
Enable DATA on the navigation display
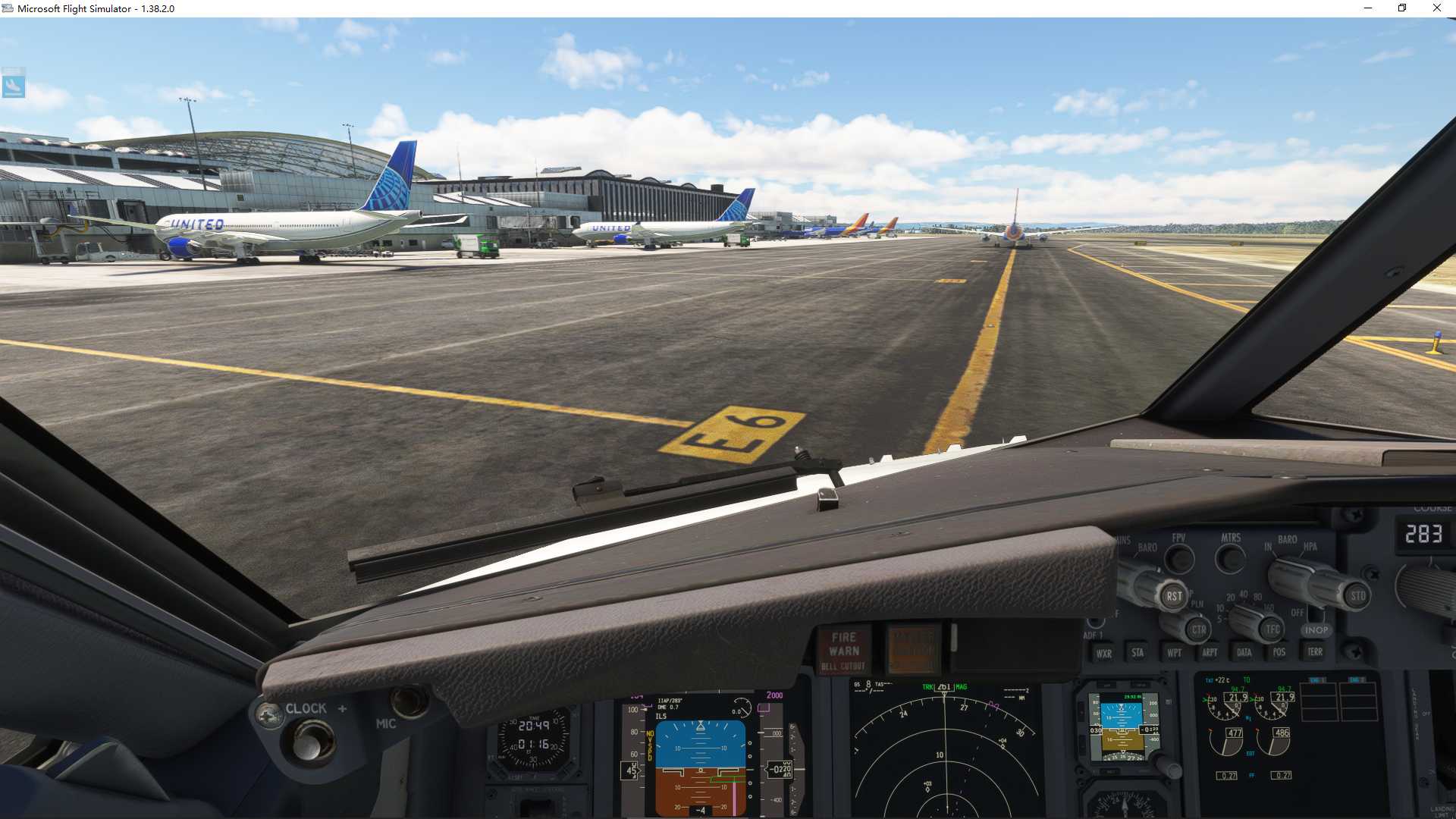pos(1244,652)
